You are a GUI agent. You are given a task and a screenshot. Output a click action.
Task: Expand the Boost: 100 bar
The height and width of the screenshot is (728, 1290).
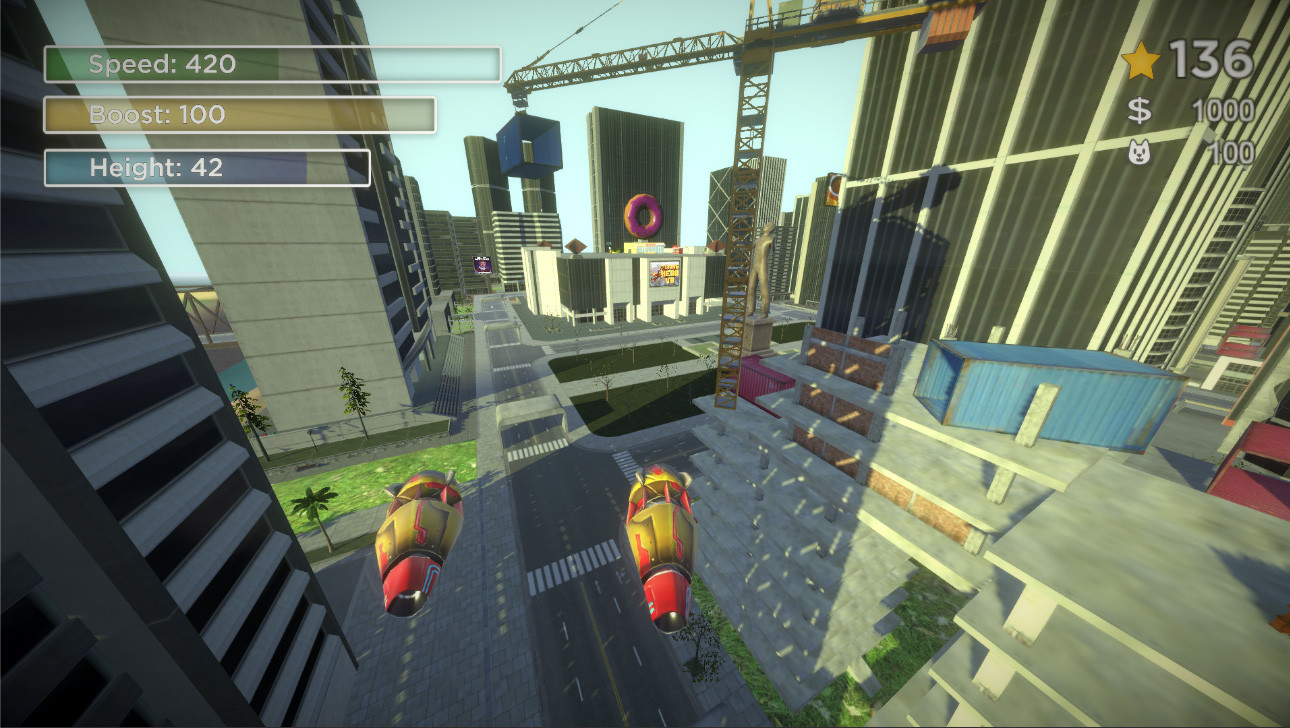pos(238,116)
